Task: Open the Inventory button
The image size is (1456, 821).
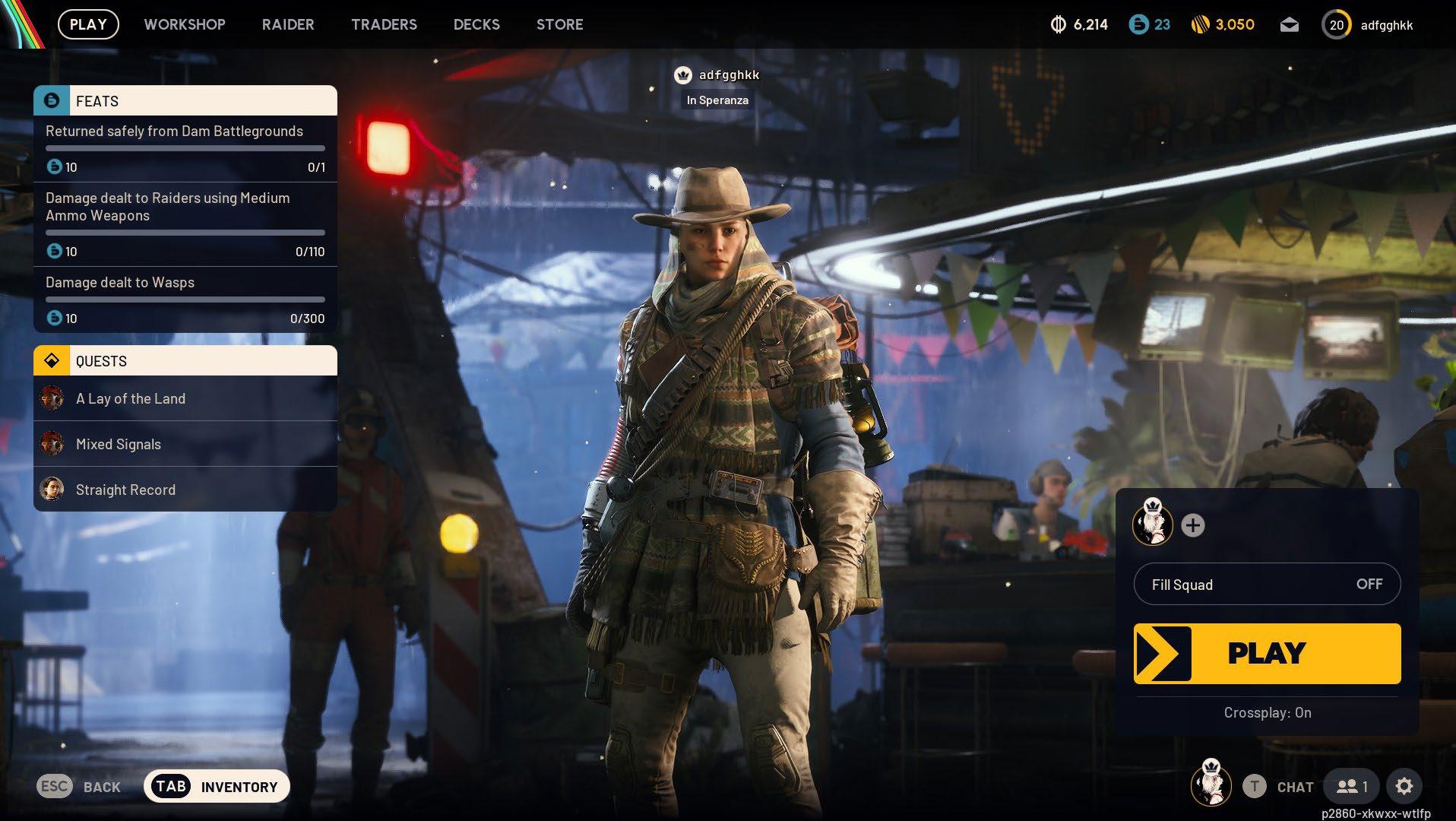Action: point(217,787)
